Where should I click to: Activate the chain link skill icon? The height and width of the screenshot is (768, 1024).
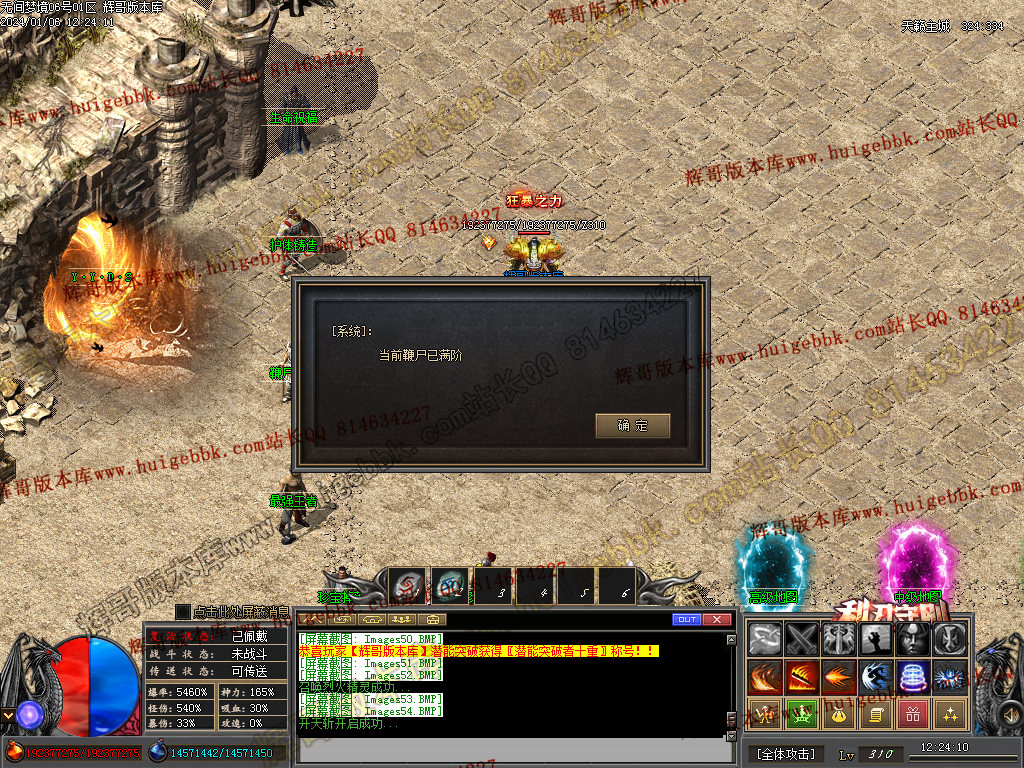[766, 639]
